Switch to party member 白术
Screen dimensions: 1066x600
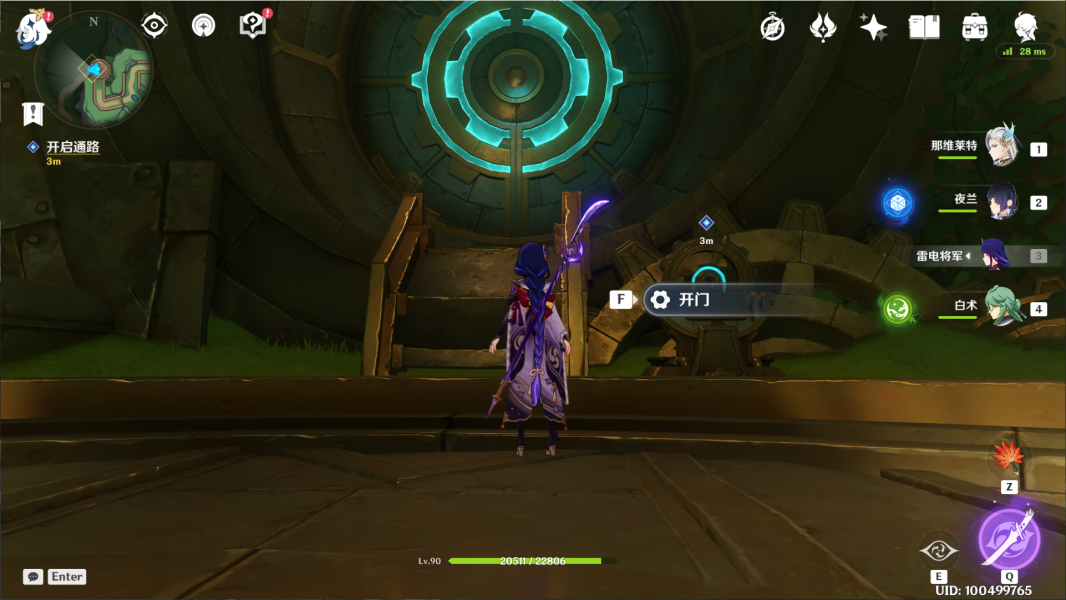point(1000,306)
